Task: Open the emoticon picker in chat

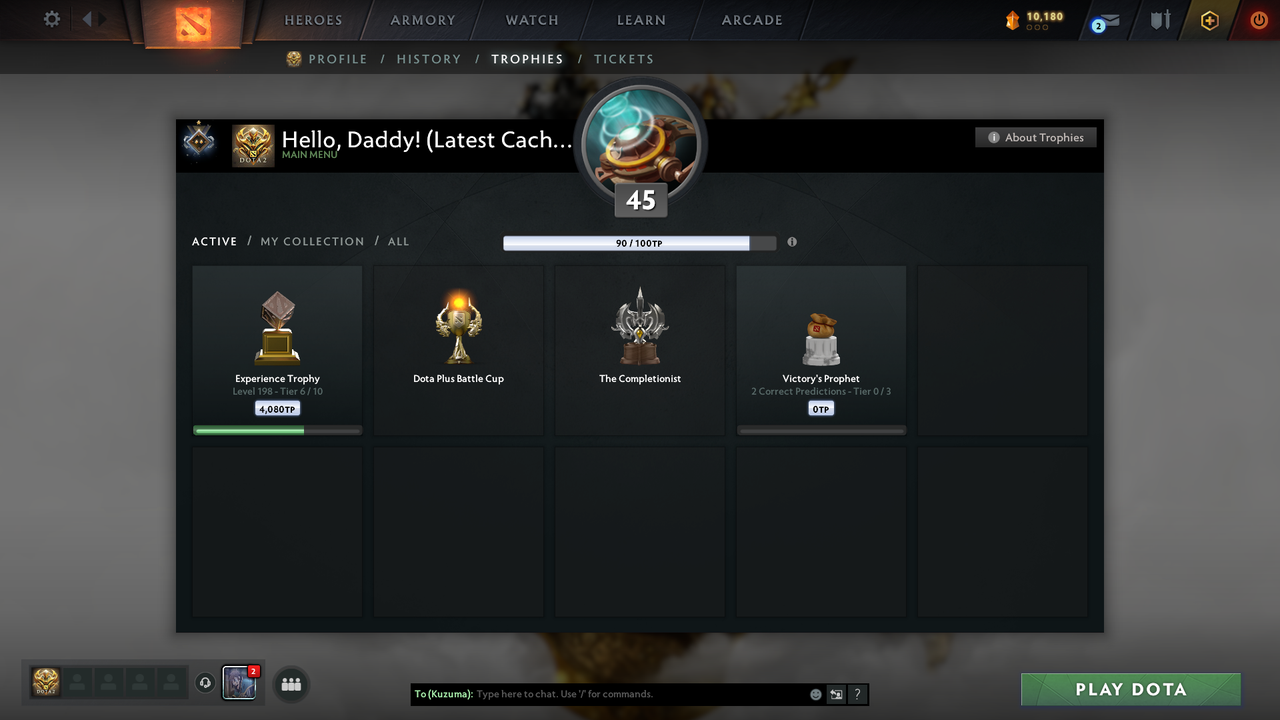Action: pyautogui.click(x=815, y=694)
